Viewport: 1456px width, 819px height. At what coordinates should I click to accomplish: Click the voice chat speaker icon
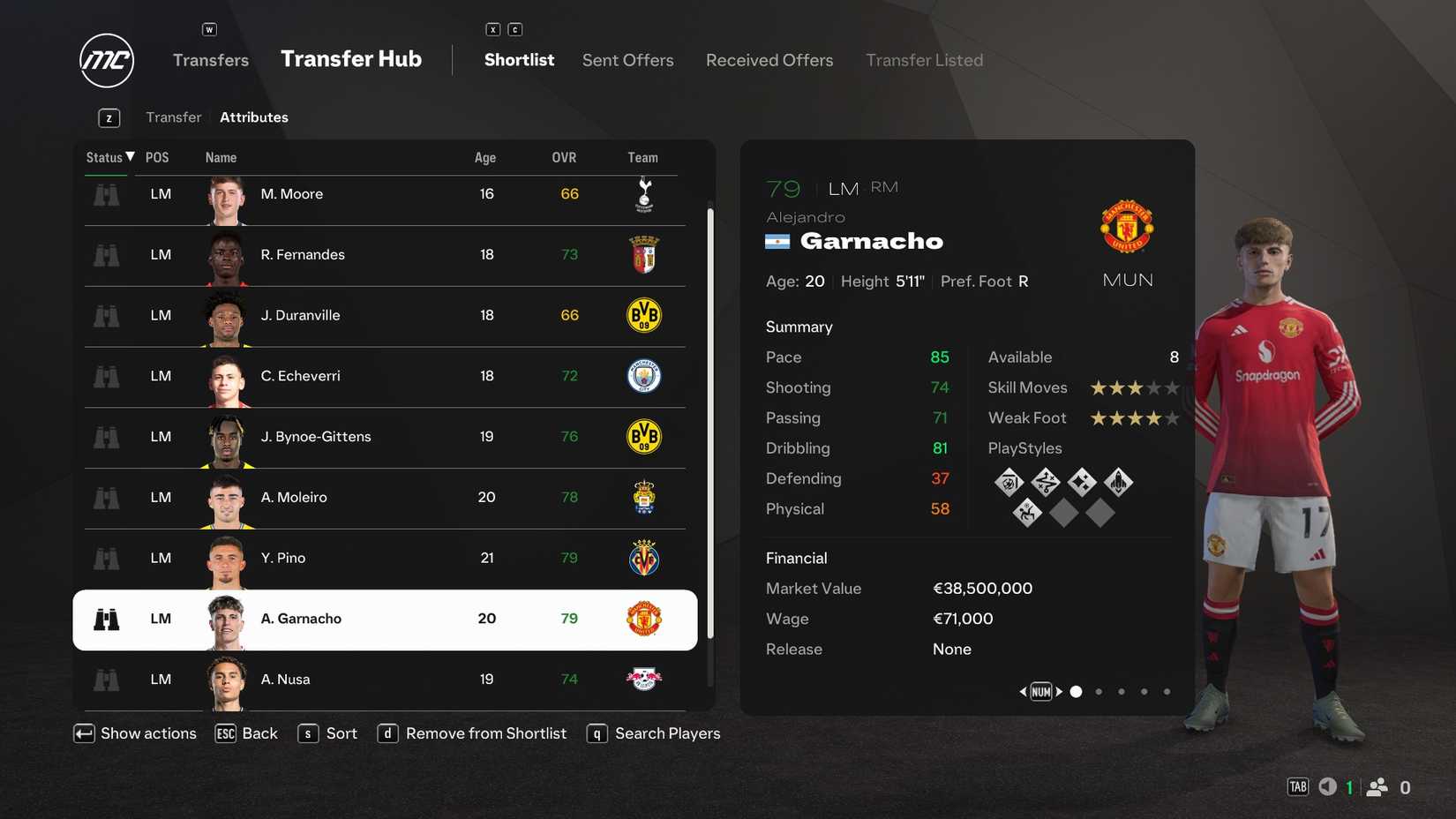[1327, 785]
